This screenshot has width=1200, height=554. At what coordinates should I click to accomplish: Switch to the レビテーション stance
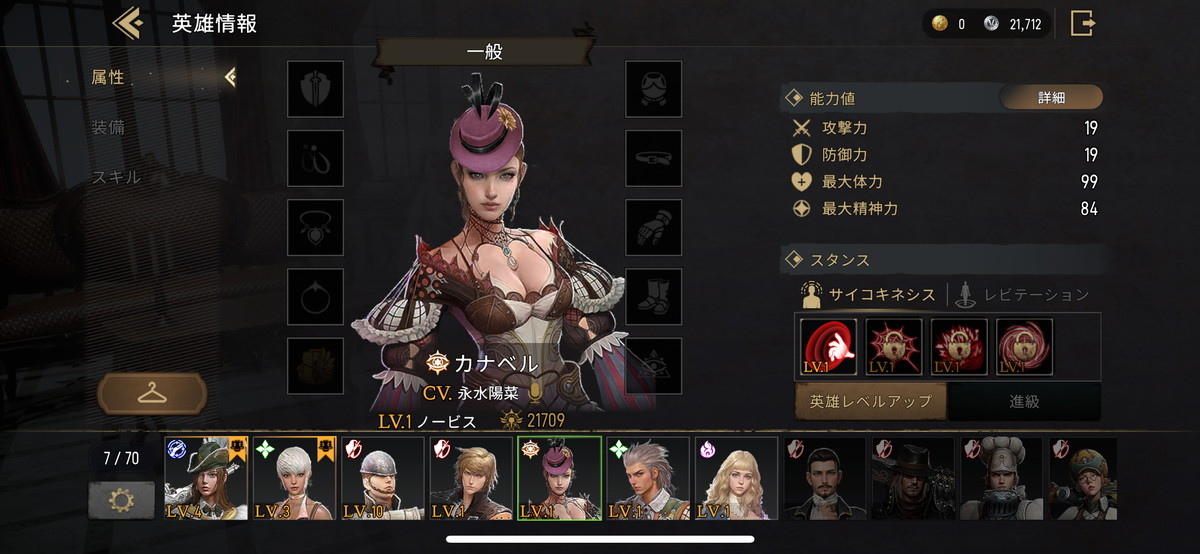1023,294
